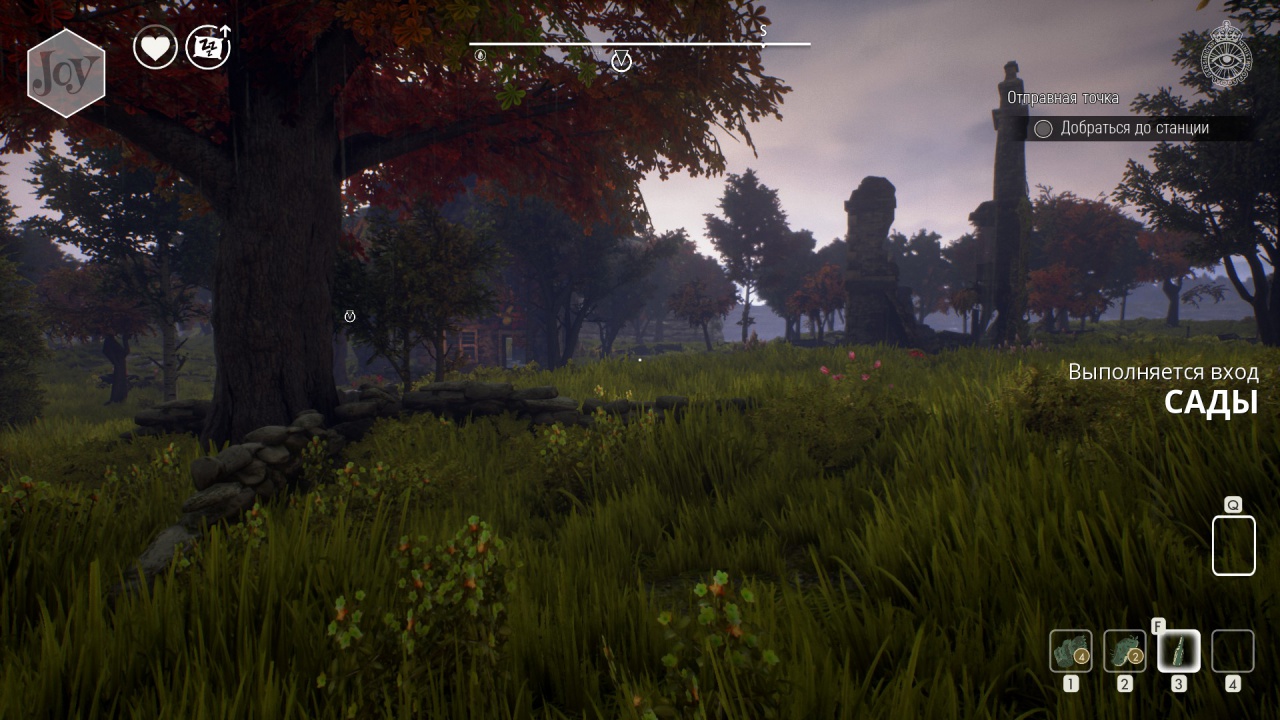The height and width of the screenshot is (720, 1280).
Task: Click the eye emblem in the corner
Action: click(x=1226, y=56)
